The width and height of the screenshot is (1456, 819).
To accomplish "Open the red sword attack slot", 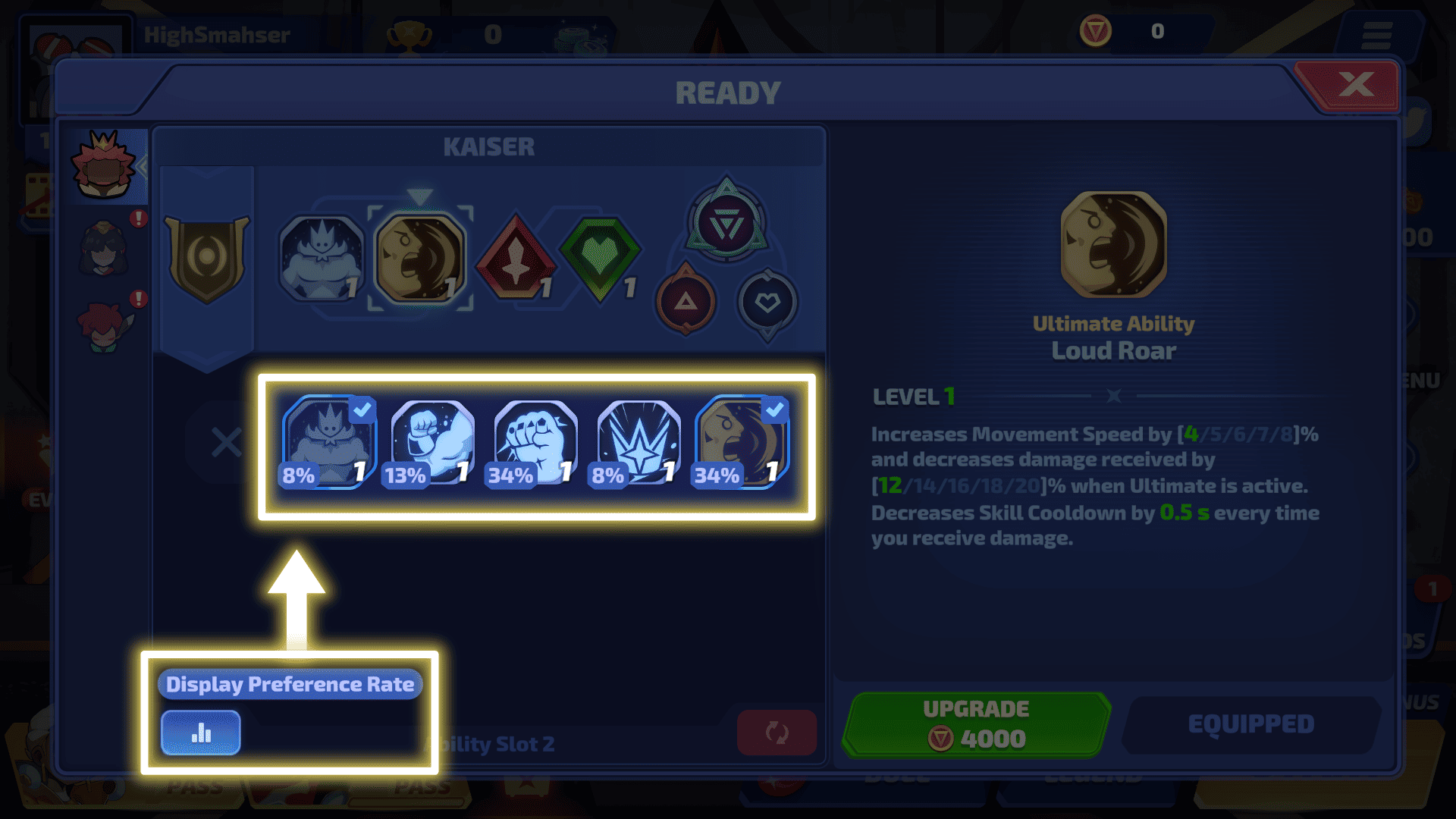I will (516, 259).
